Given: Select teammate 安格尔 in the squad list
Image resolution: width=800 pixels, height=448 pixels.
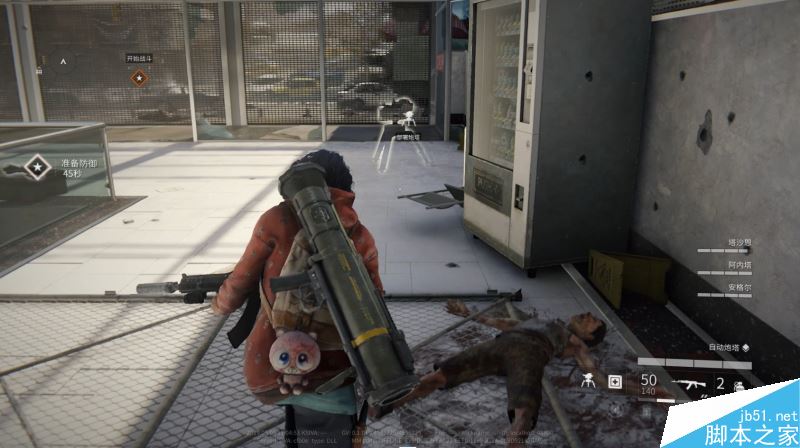Looking at the screenshot, I should pyautogui.click(x=738, y=288).
